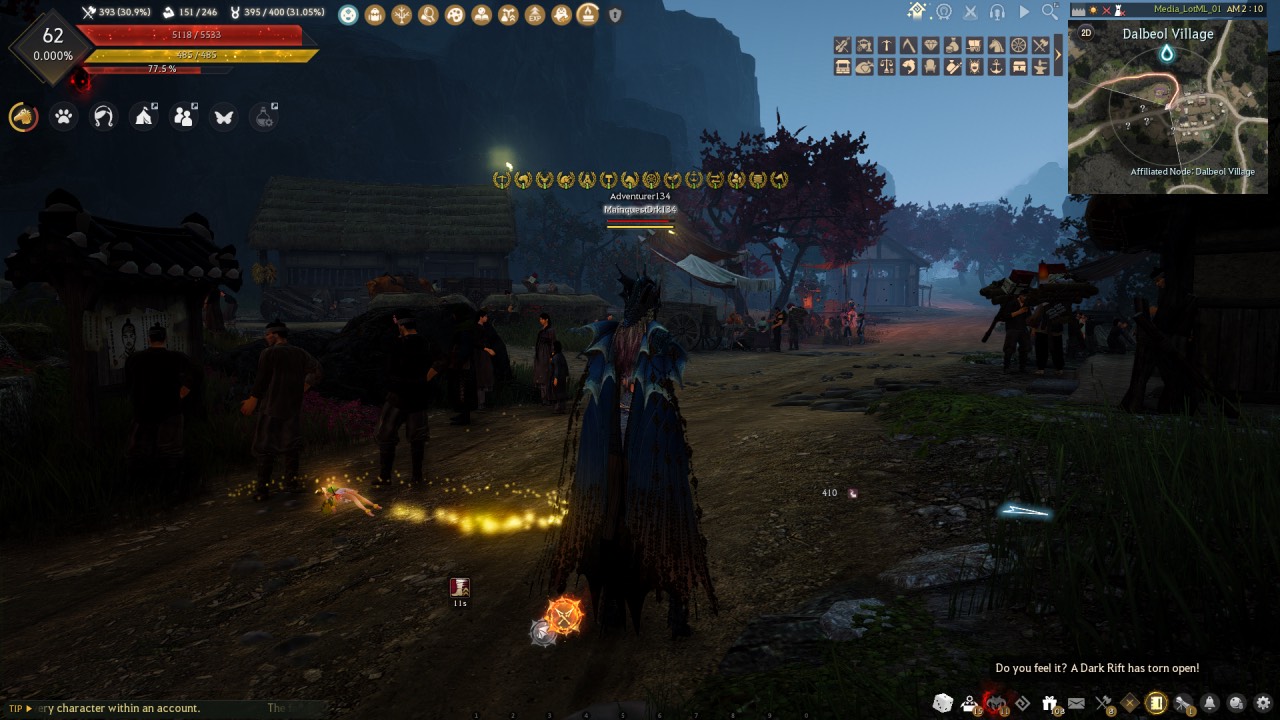Find the stable keeper horse-head icon
Screen dimensions: 1280x720
(996, 45)
